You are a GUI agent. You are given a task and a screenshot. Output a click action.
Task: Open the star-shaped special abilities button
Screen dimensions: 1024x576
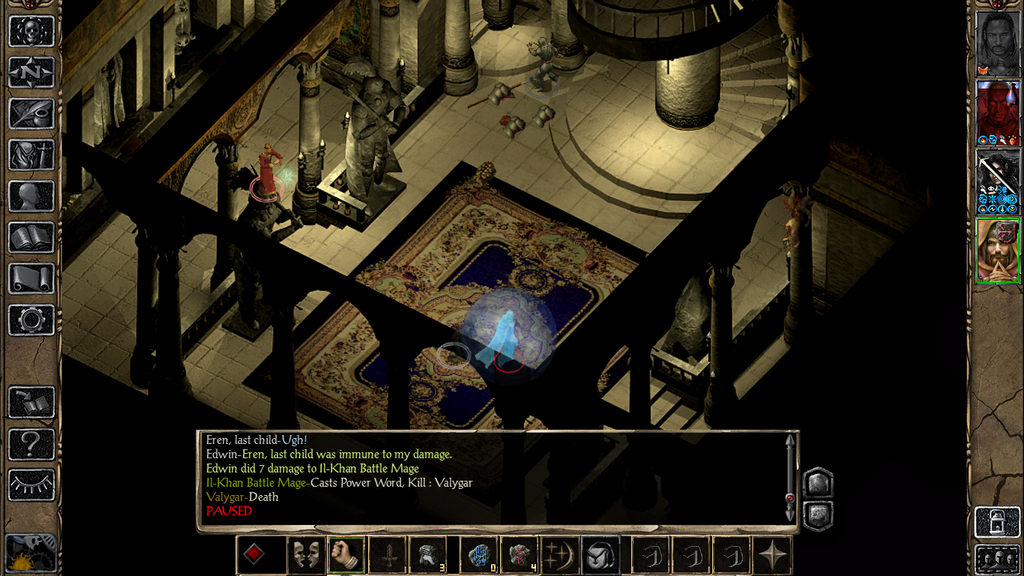pyautogui.click(x=774, y=555)
